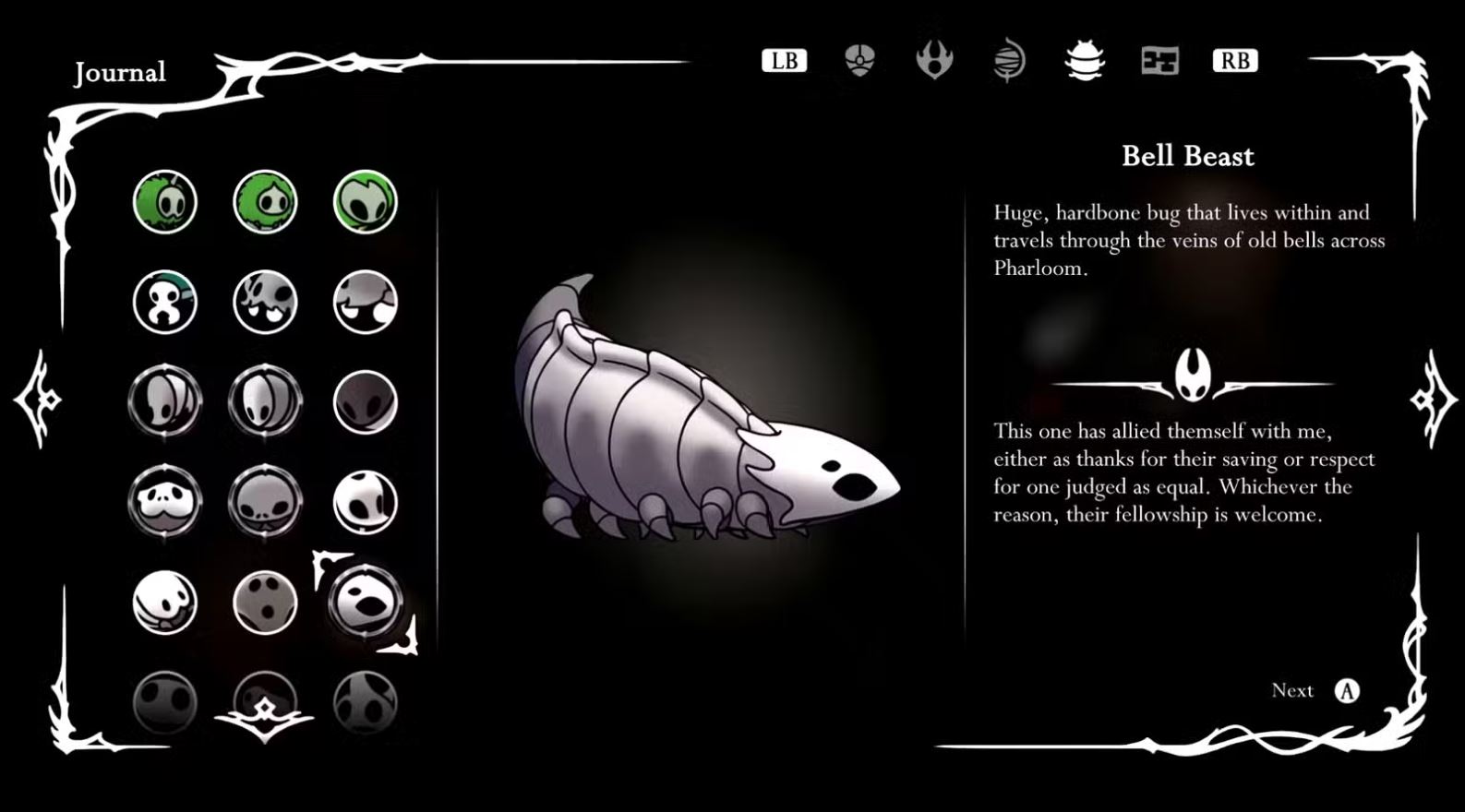Select the green-hooded pale mask entry

[365, 202]
